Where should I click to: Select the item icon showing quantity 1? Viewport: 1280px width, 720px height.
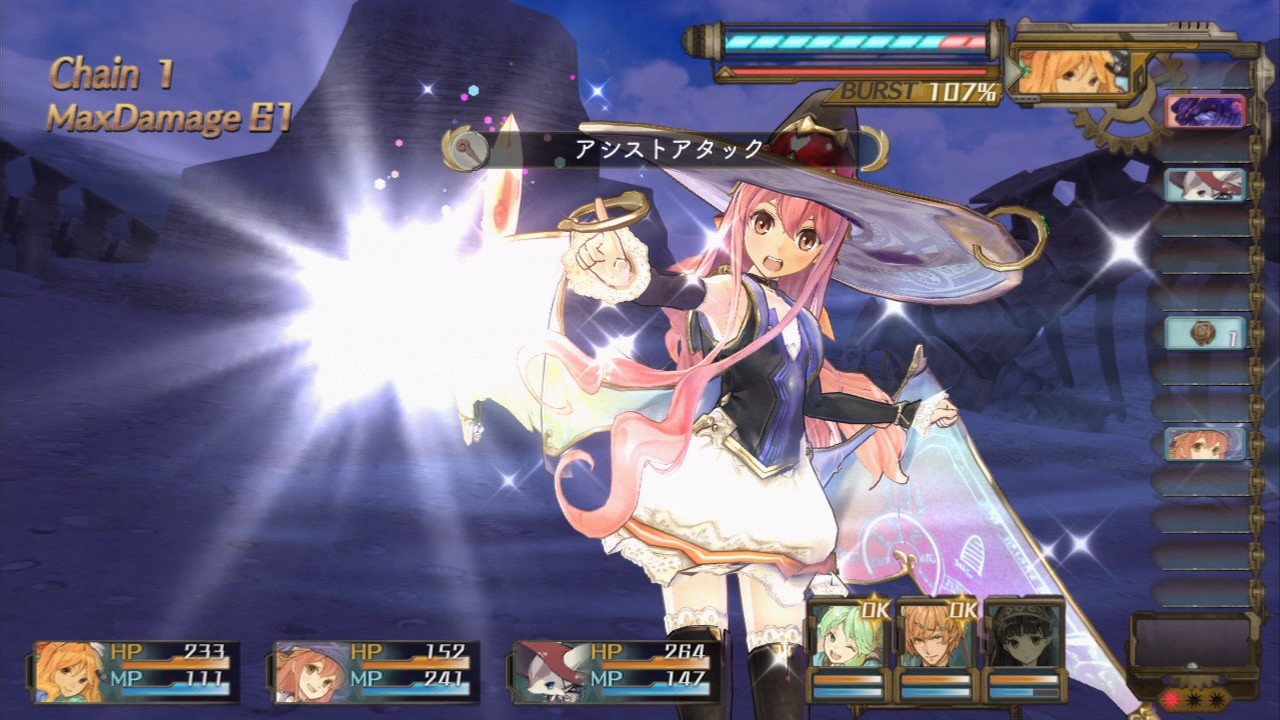coord(1203,331)
